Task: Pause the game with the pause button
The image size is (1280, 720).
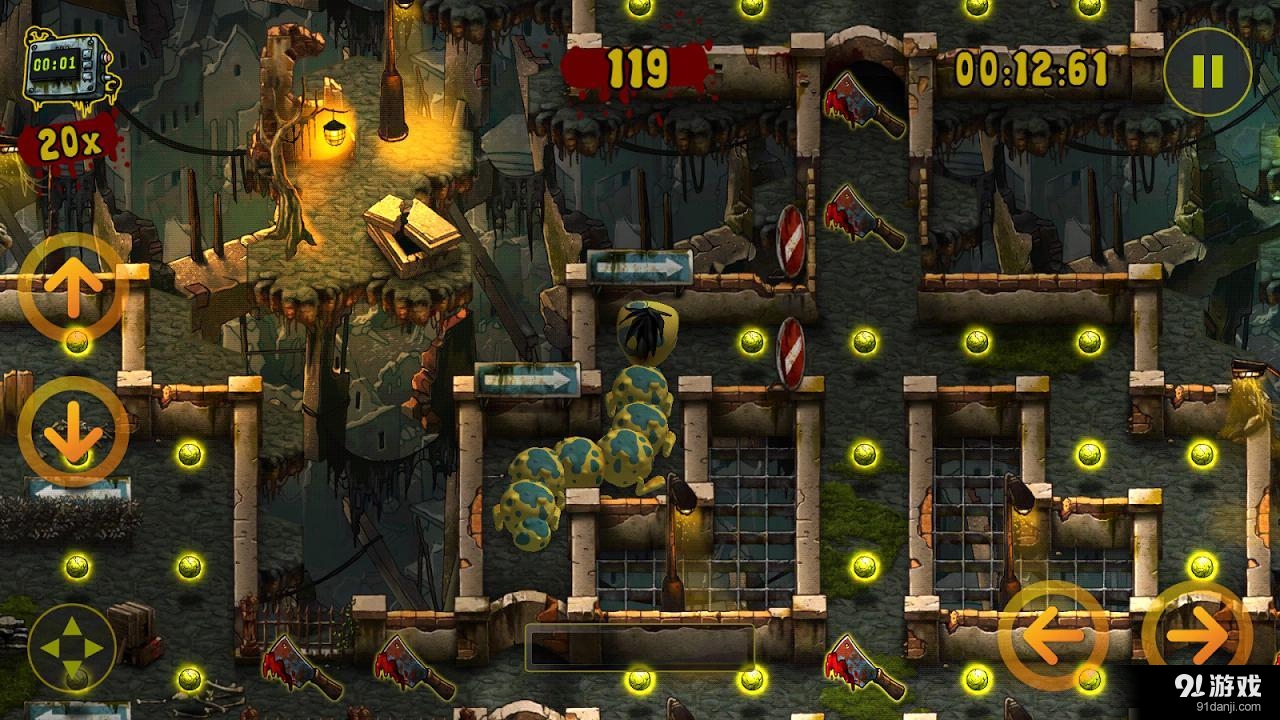Action: tap(1208, 71)
